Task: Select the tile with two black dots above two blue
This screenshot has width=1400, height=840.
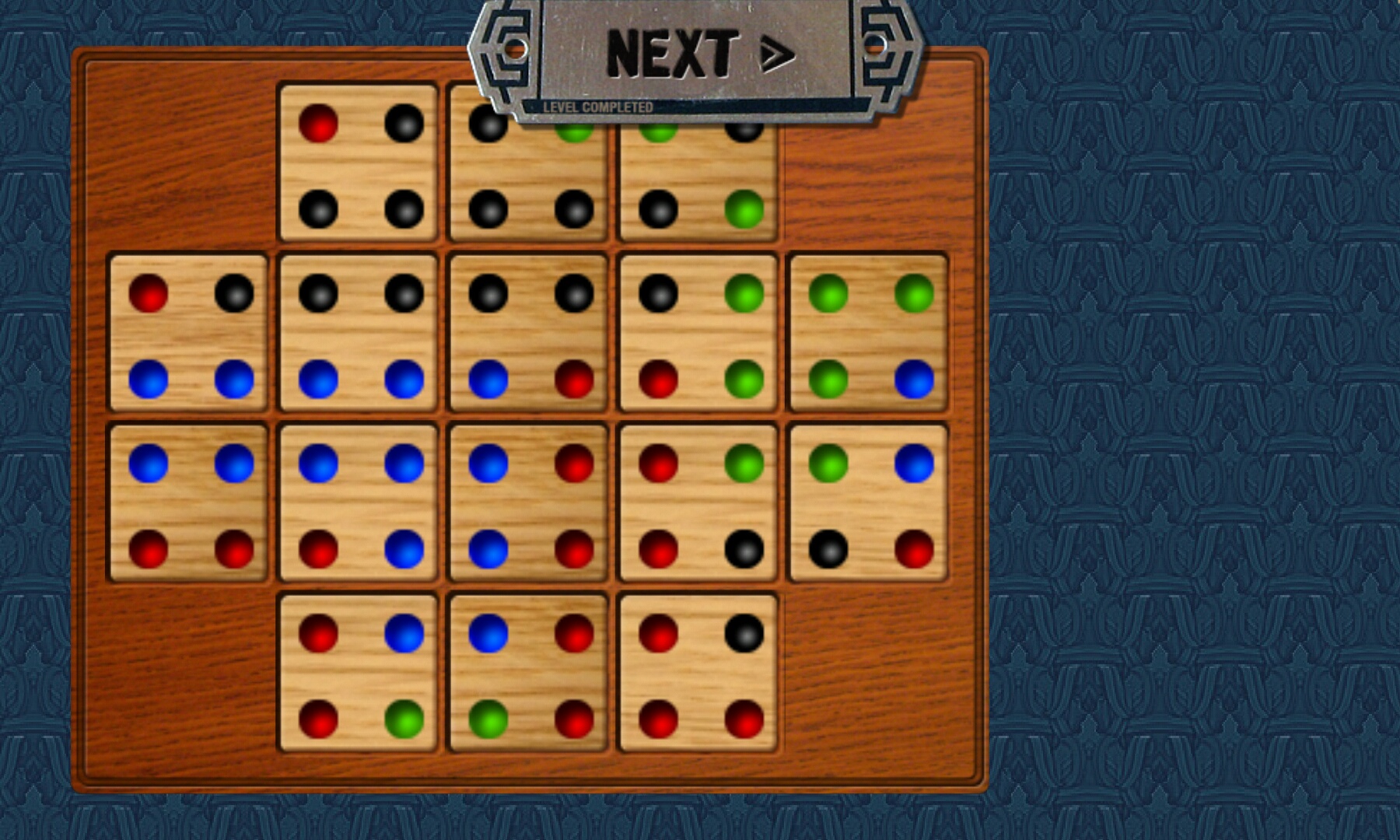Action: click(359, 334)
